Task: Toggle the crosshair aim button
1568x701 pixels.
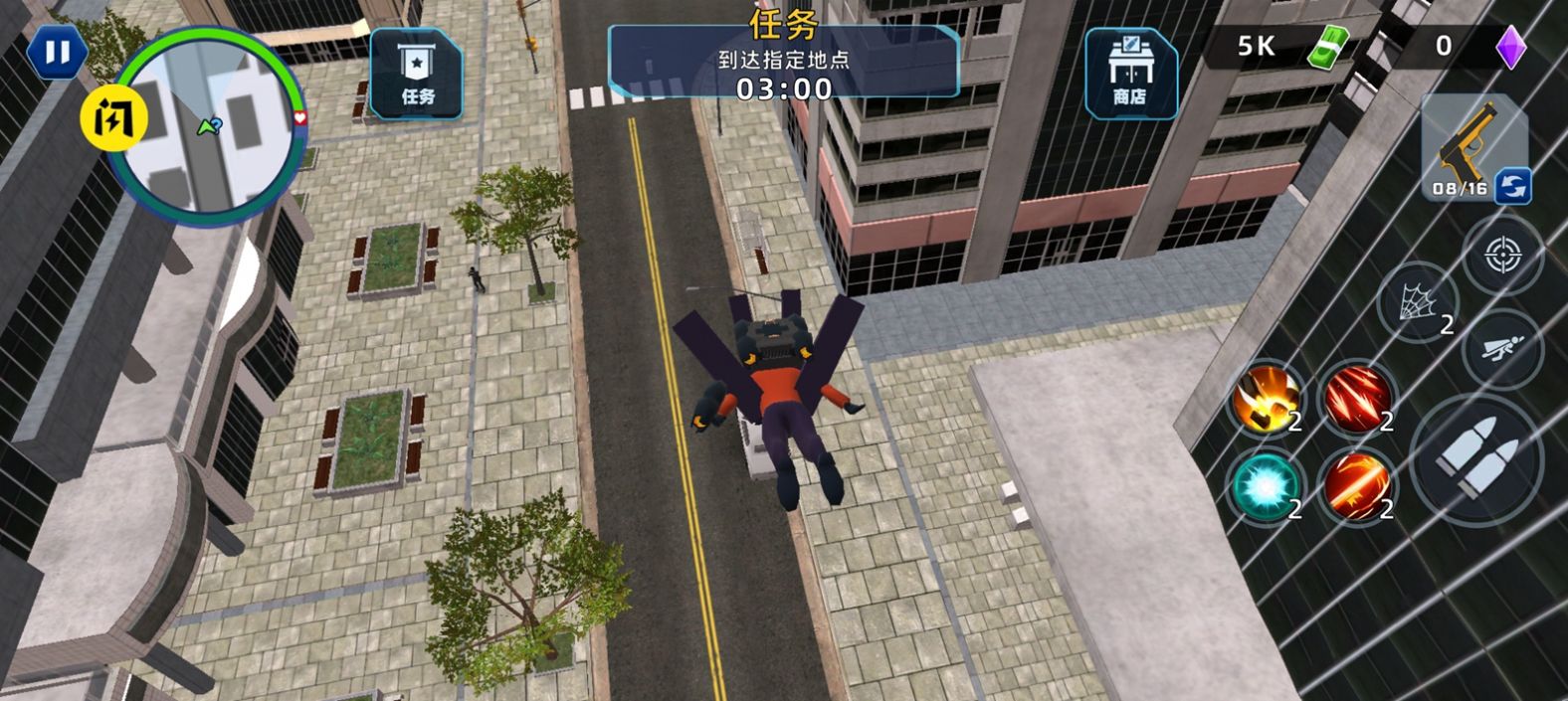Action: tap(1502, 256)
